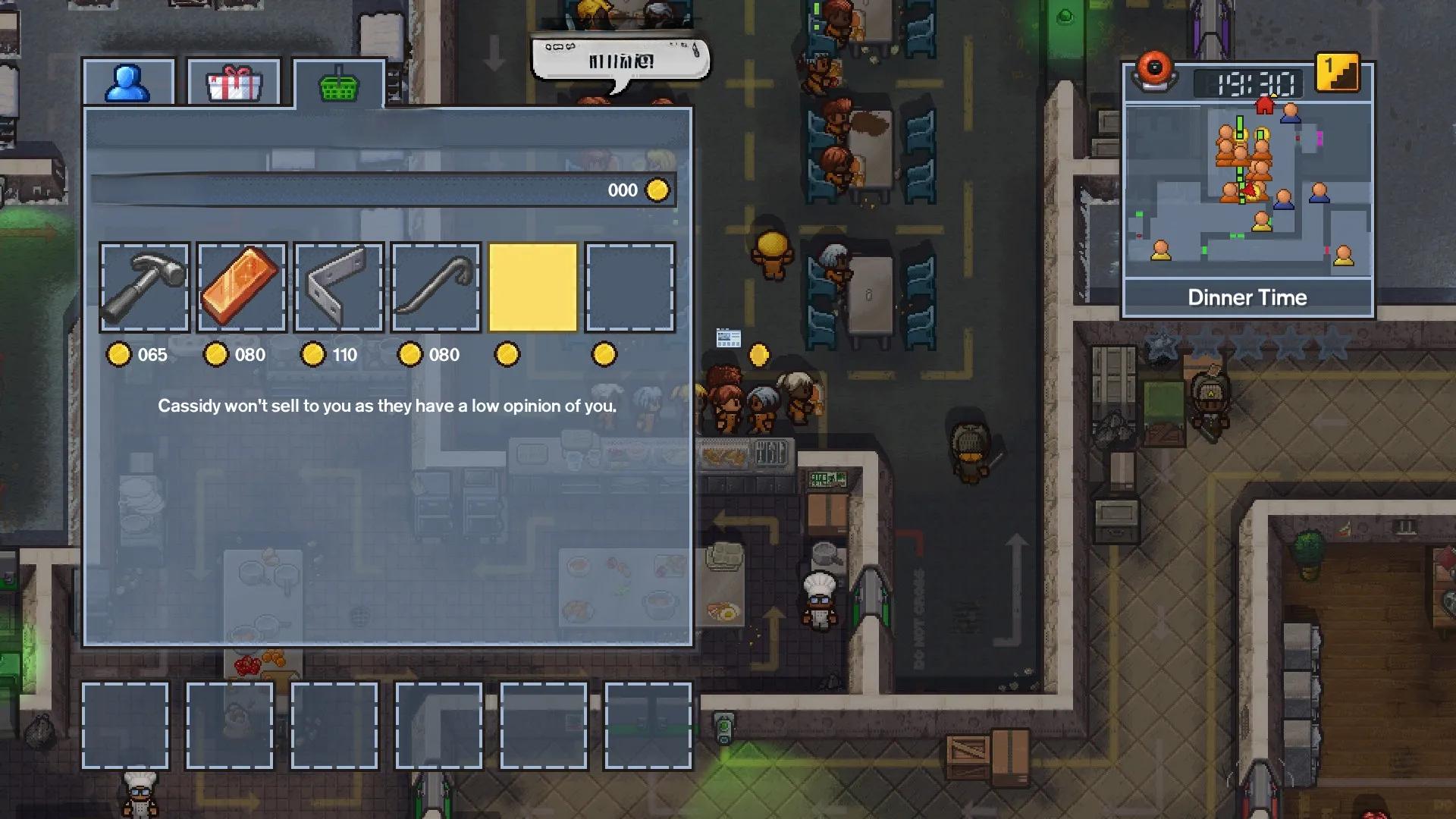The image size is (1456, 819).
Task: Switch to the blue character profile tab
Action: (128, 83)
